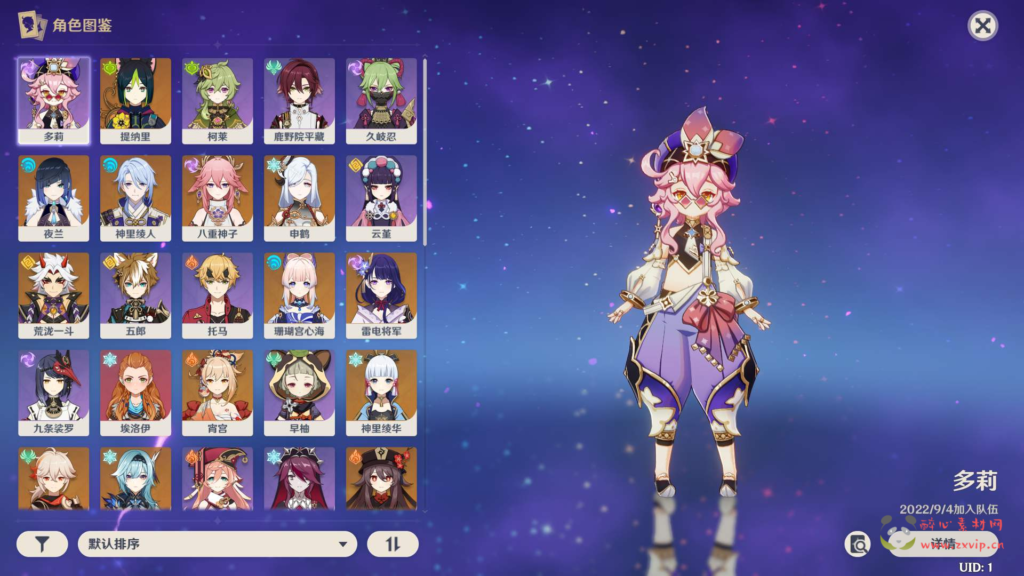Choose the Yun Jin portrait

tap(382, 196)
